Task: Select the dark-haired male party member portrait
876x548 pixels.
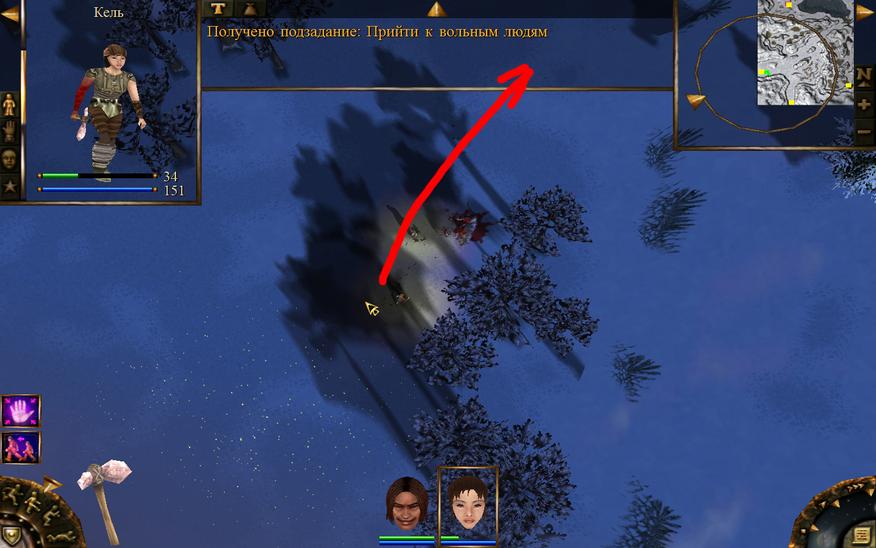Action: 406,502
